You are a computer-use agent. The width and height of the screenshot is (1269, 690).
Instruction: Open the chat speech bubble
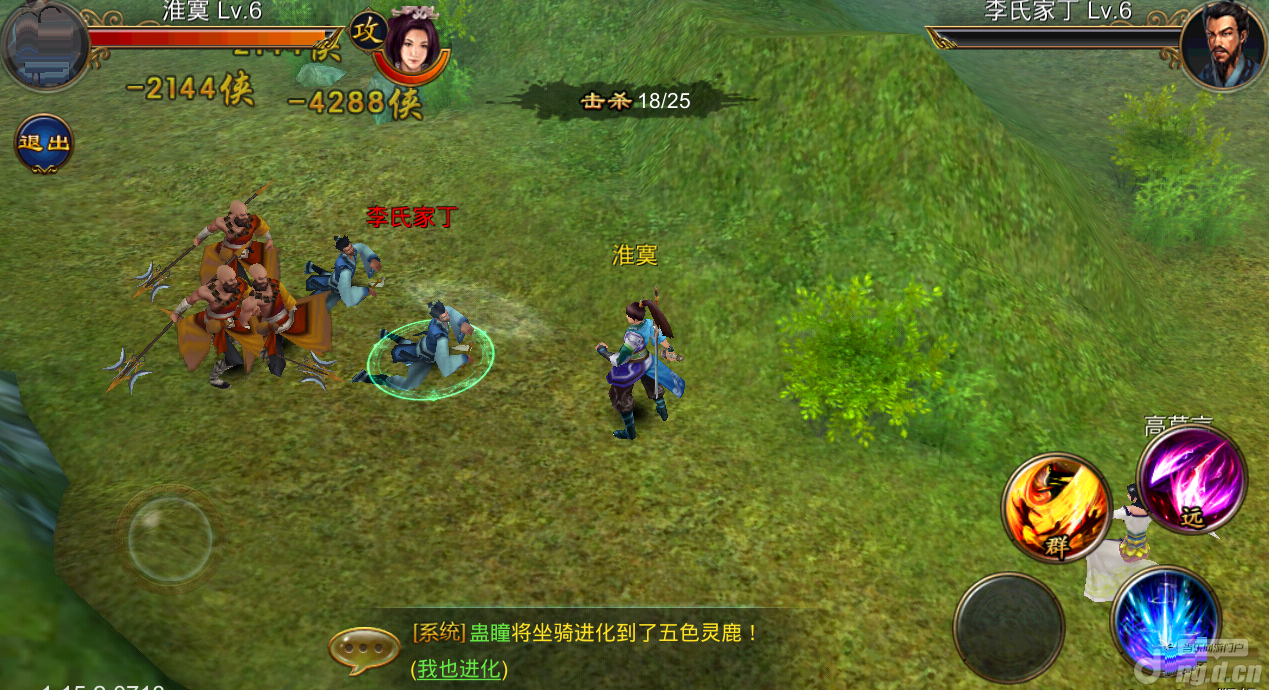pyautogui.click(x=364, y=651)
